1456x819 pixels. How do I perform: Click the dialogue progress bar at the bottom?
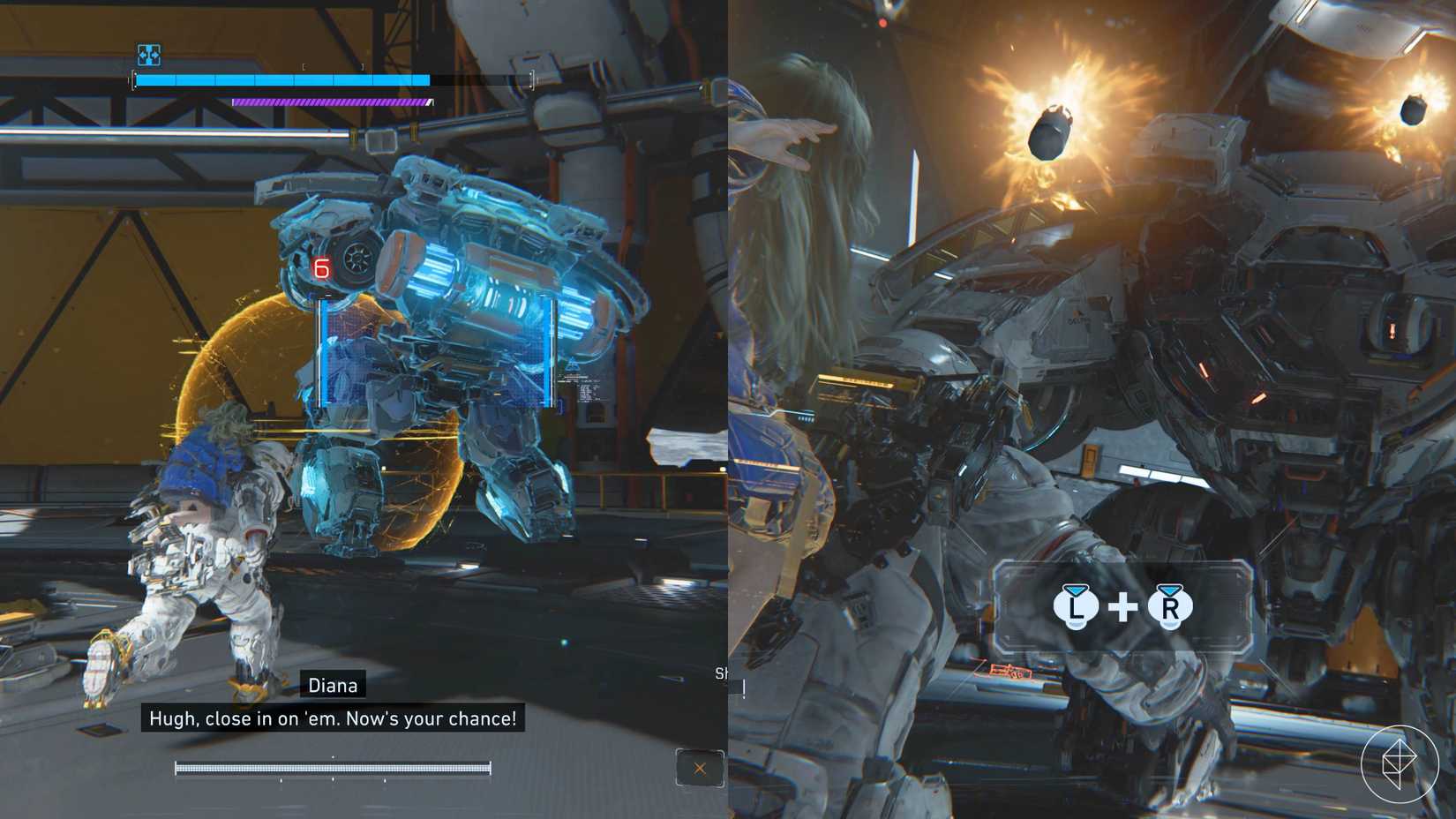point(333,767)
